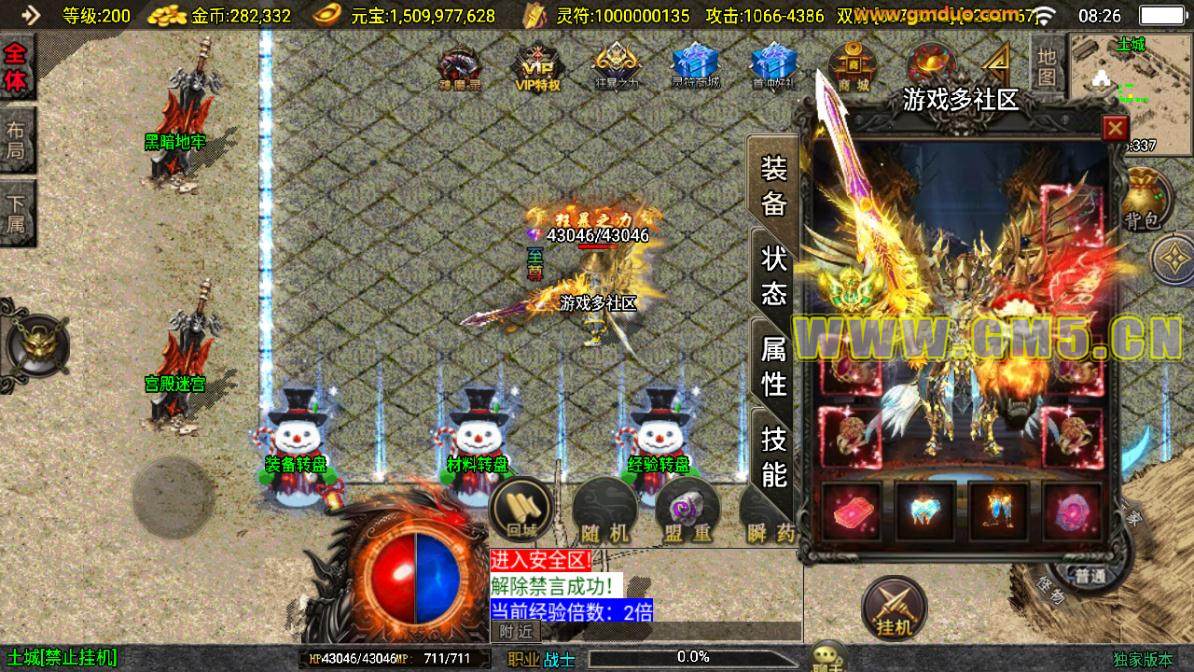
Task: Open the 属性 (Attributes) tab
Action: click(x=775, y=365)
